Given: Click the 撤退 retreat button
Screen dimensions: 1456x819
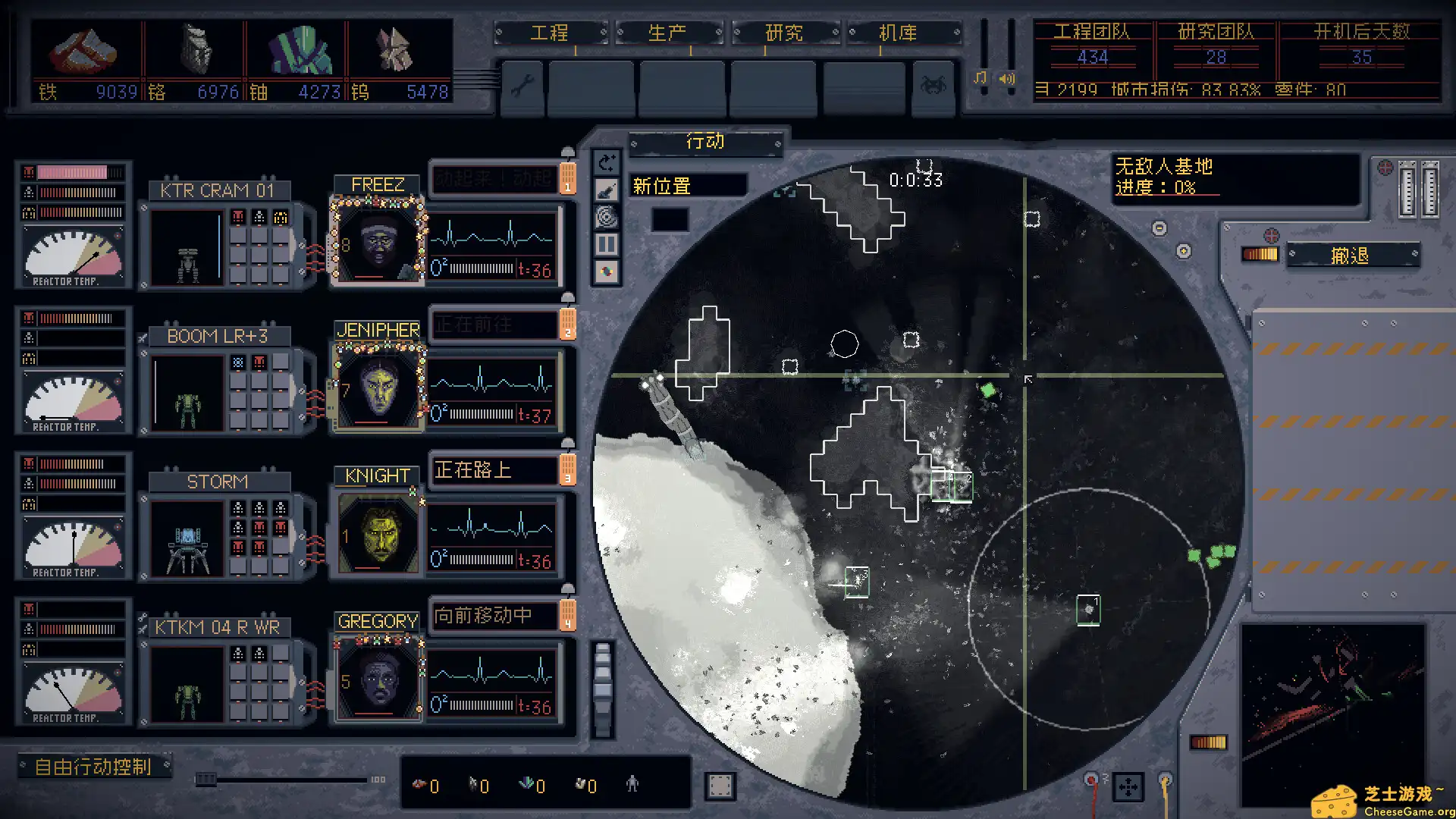Looking at the screenshot, I should (x=1350, y=256).
